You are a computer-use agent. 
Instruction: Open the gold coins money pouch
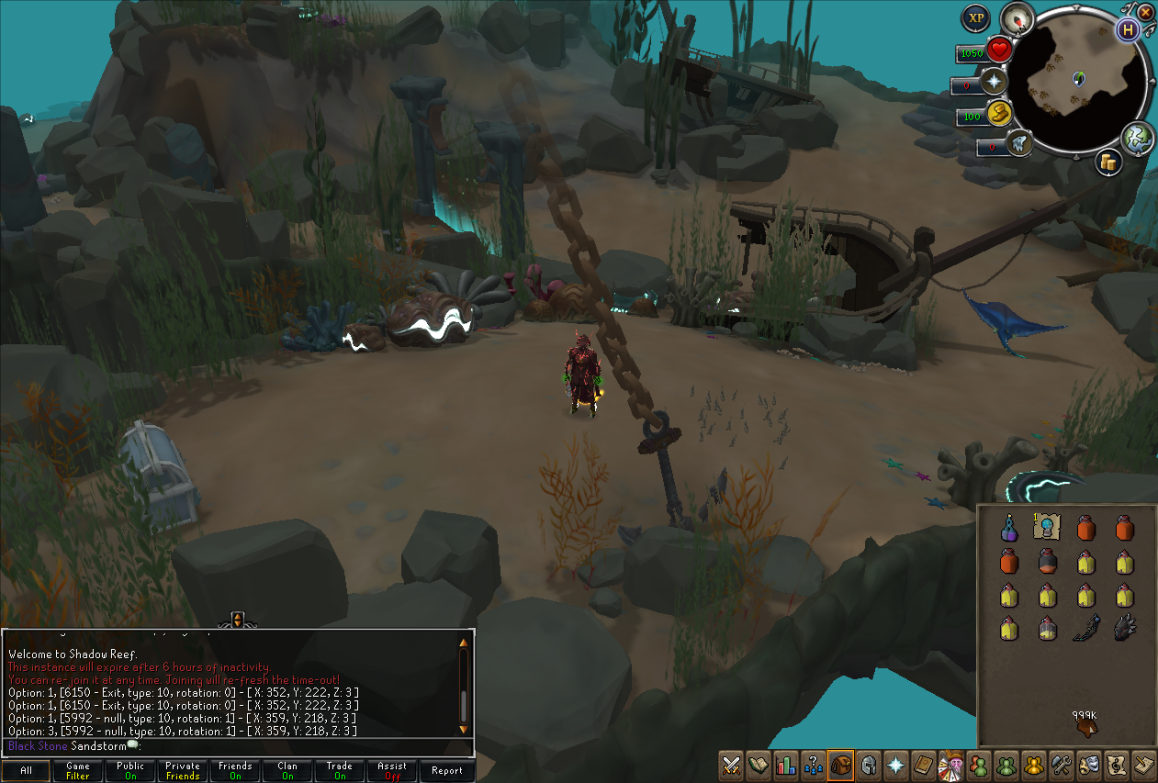[x=1107, y=163]
